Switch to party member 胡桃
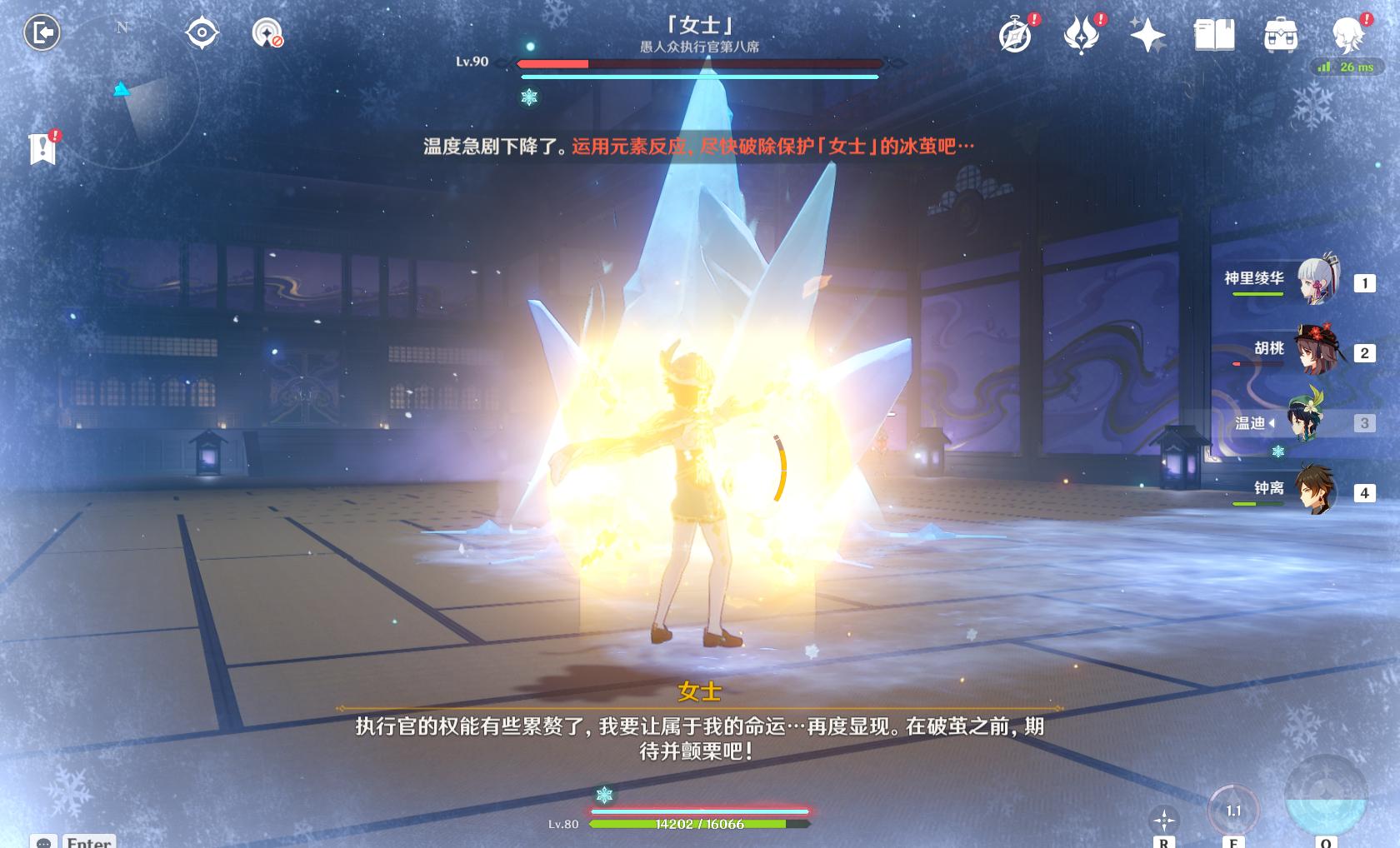Screen dimensions: 1400x848 tap(1317, 351)
